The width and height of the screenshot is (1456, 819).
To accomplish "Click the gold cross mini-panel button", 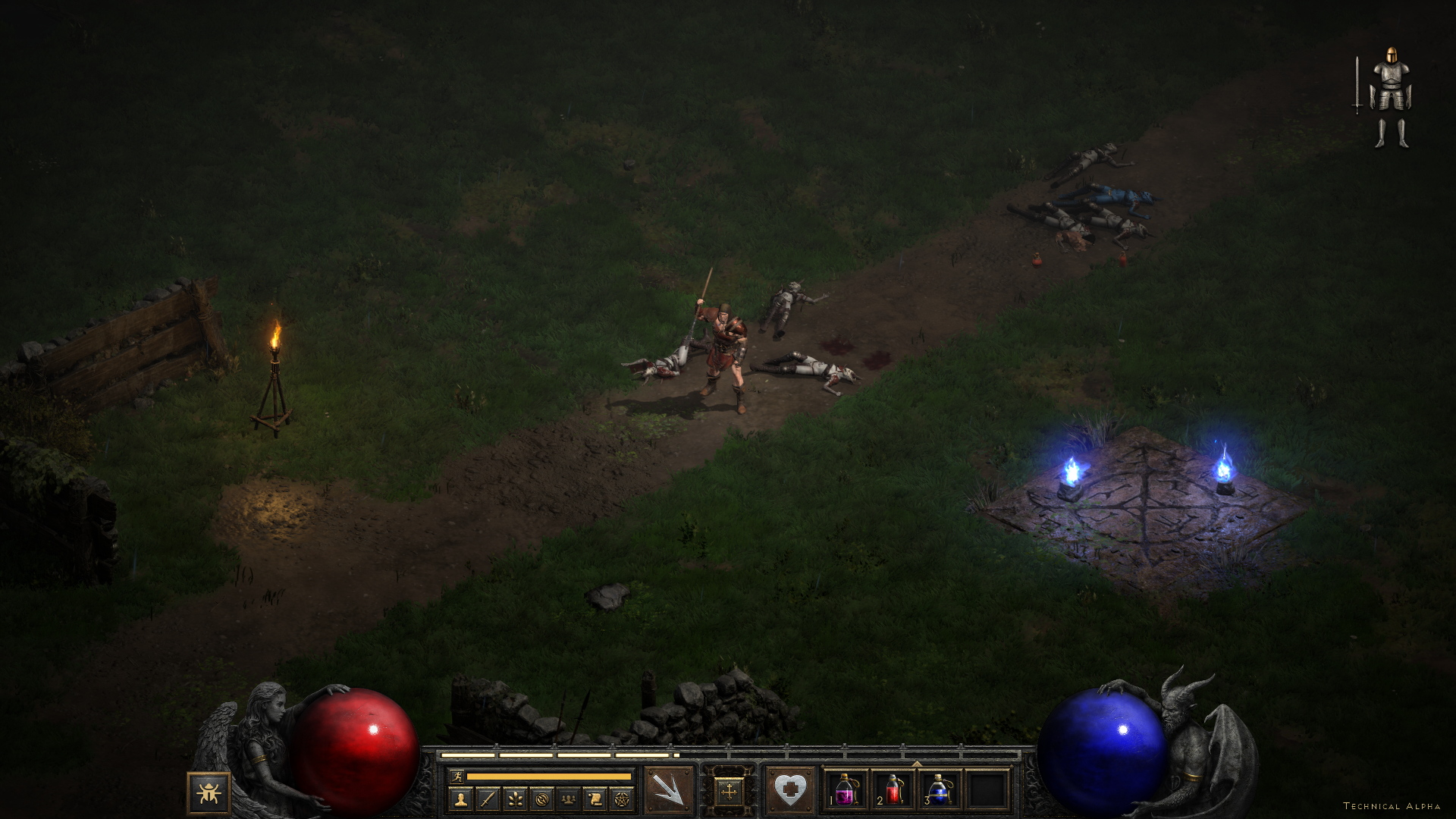I will [729, 792].
